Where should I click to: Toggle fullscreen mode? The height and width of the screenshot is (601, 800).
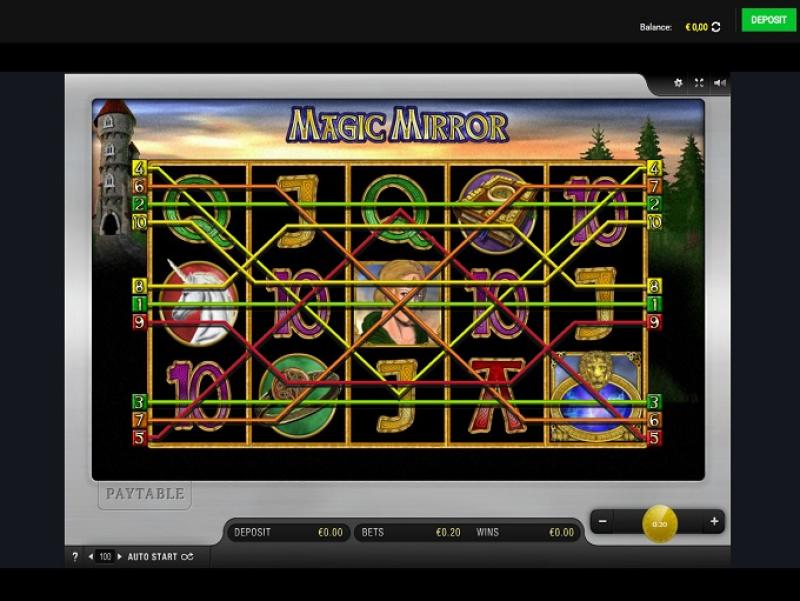click(699, 83)
